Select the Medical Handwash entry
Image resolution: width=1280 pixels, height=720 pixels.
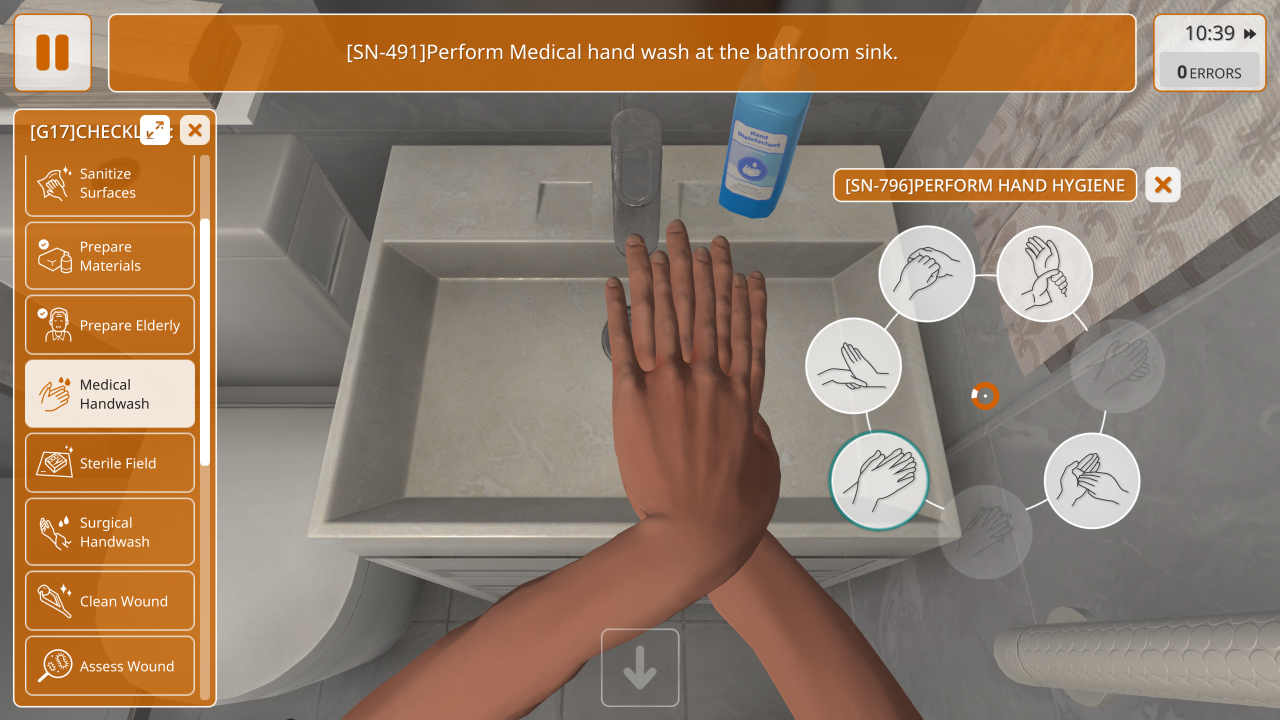tap(110, 394)
